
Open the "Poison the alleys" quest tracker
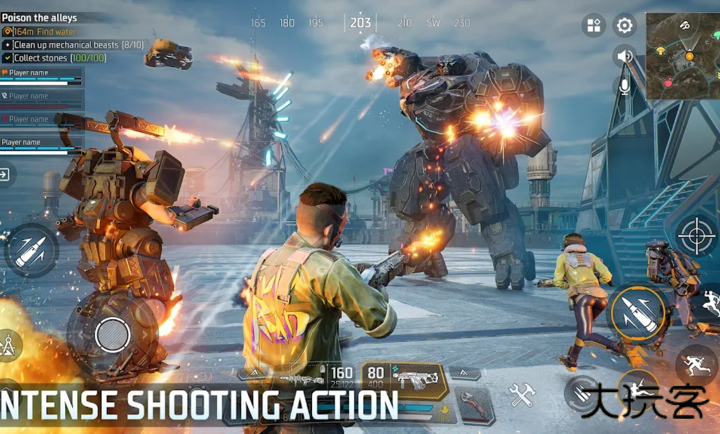click(x=40, y=18)
